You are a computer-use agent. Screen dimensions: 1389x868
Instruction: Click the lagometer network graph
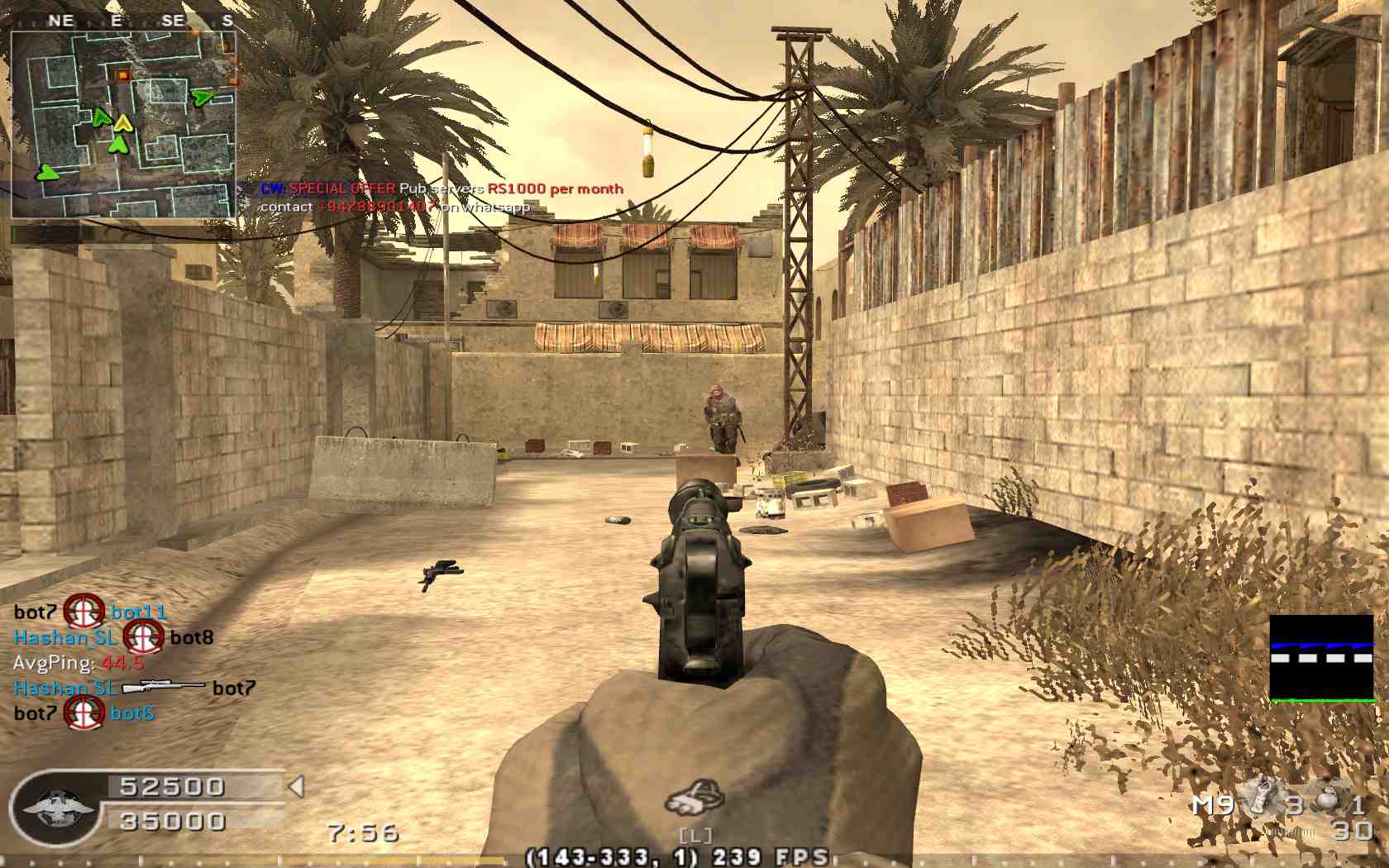(1321, 658)
